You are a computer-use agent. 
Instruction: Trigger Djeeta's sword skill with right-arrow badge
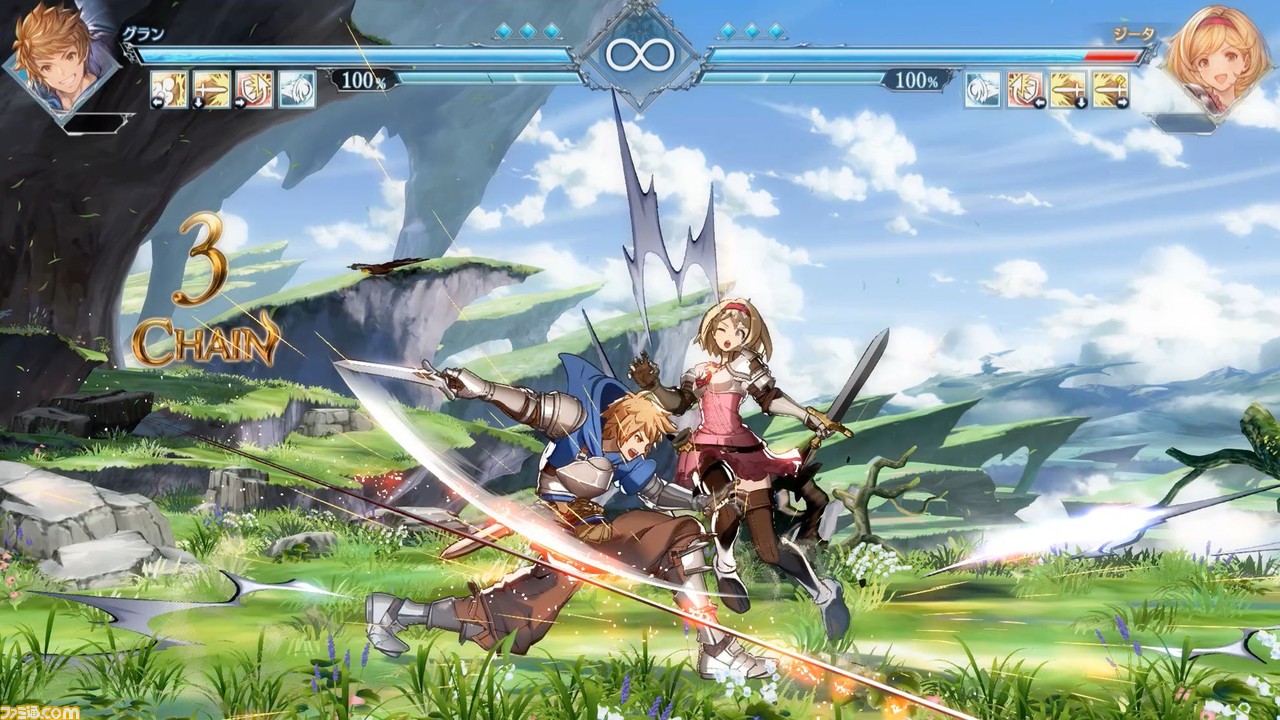[x=1110, y=89]
